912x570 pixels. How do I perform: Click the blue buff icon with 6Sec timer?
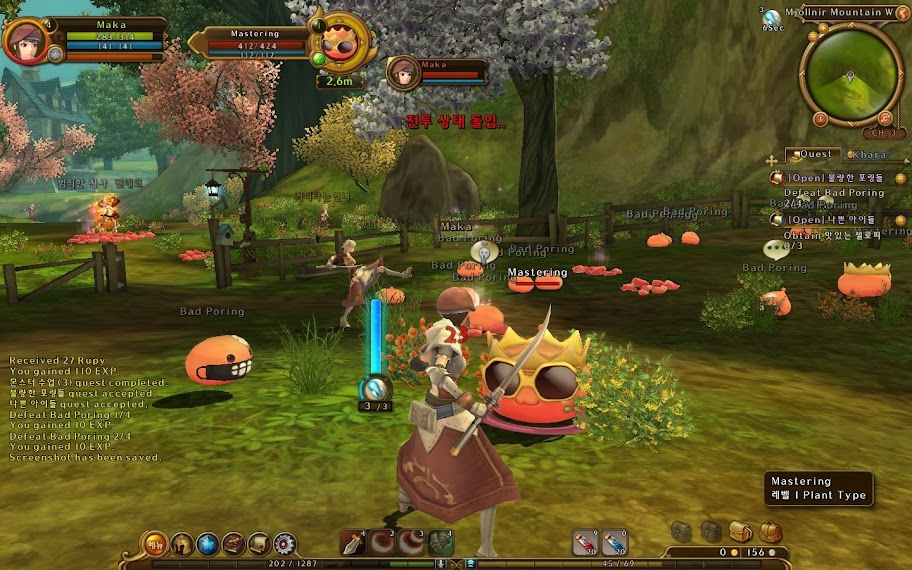pyautogui.click(x=772, y=17)
